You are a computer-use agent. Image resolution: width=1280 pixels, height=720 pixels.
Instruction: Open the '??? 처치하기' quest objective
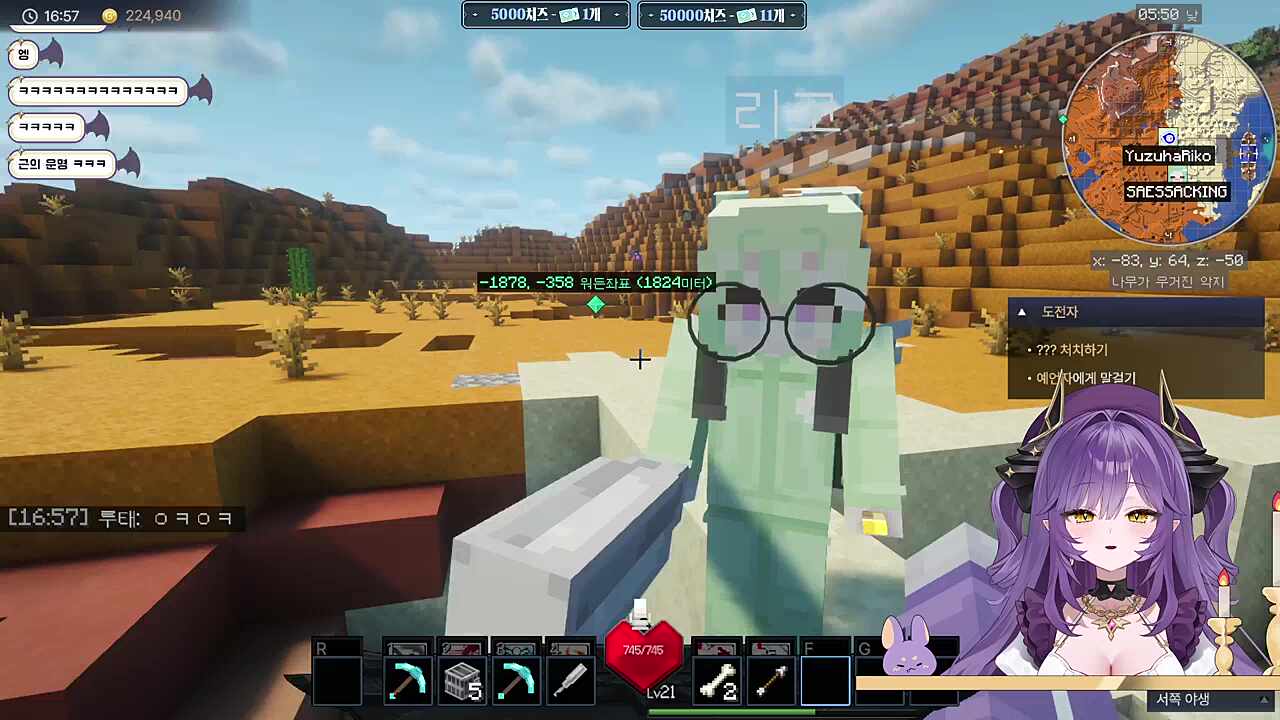click(x=1072, y=350)
